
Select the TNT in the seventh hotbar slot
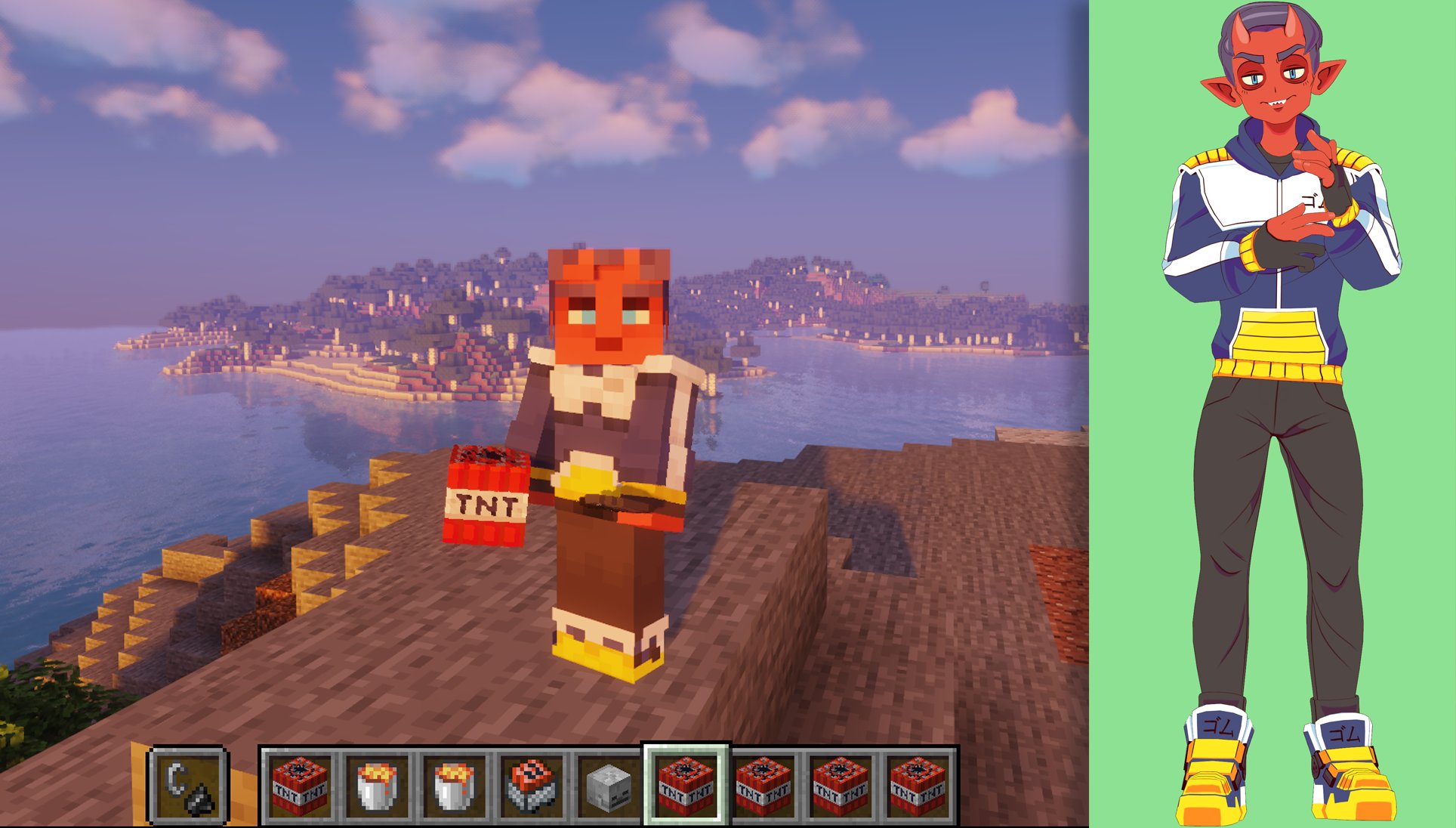[x=763, y=786]
